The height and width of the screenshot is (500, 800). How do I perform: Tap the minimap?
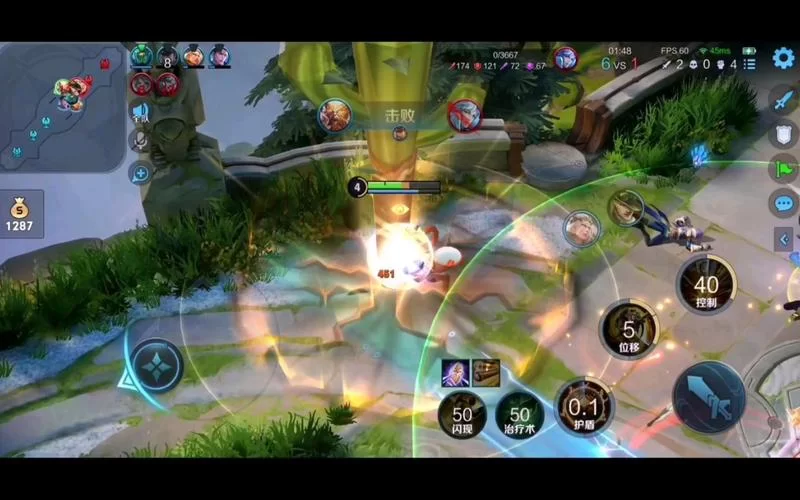[x=62, y=105]
